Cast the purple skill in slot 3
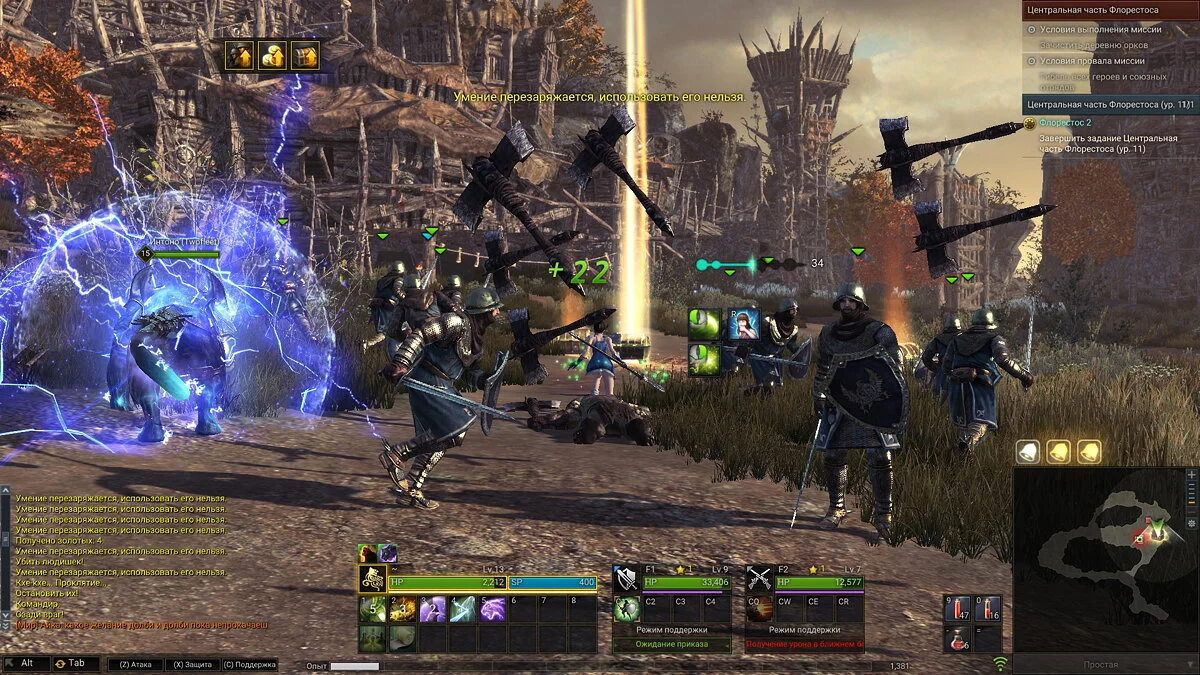Viewport: 1200px width, 675px height. coord(433,609)
